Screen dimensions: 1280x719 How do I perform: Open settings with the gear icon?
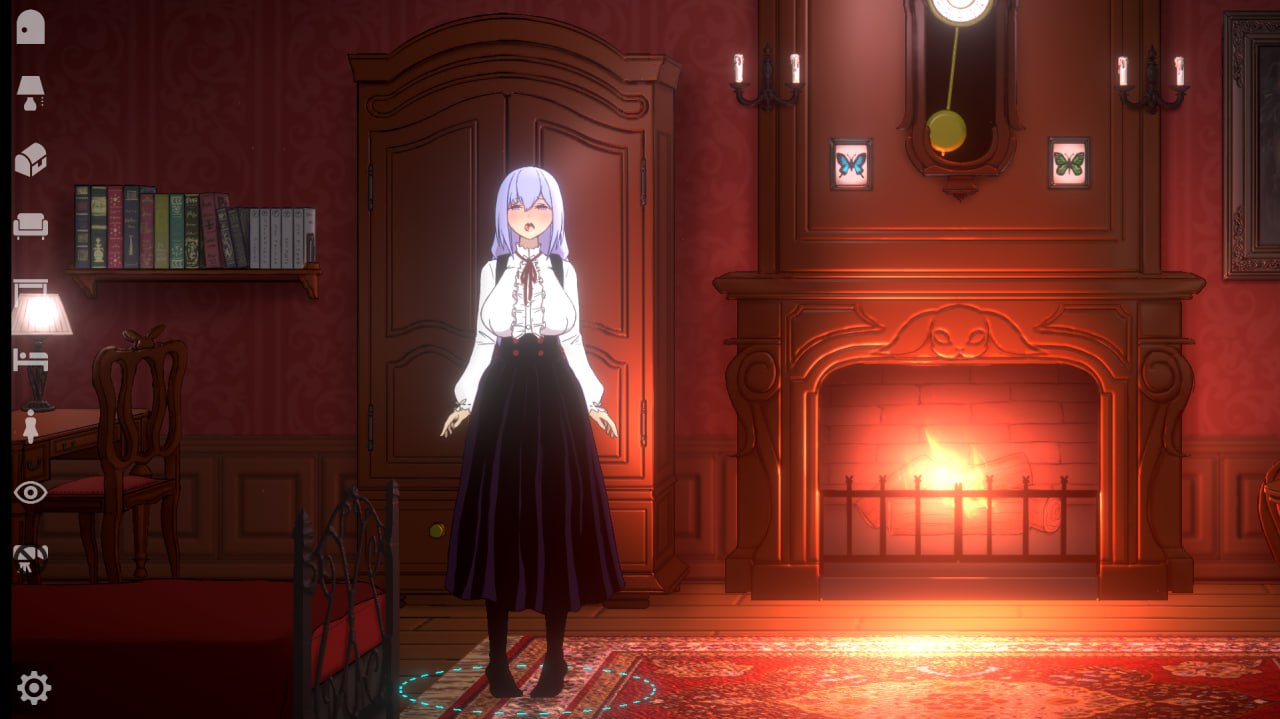[34, 688]
